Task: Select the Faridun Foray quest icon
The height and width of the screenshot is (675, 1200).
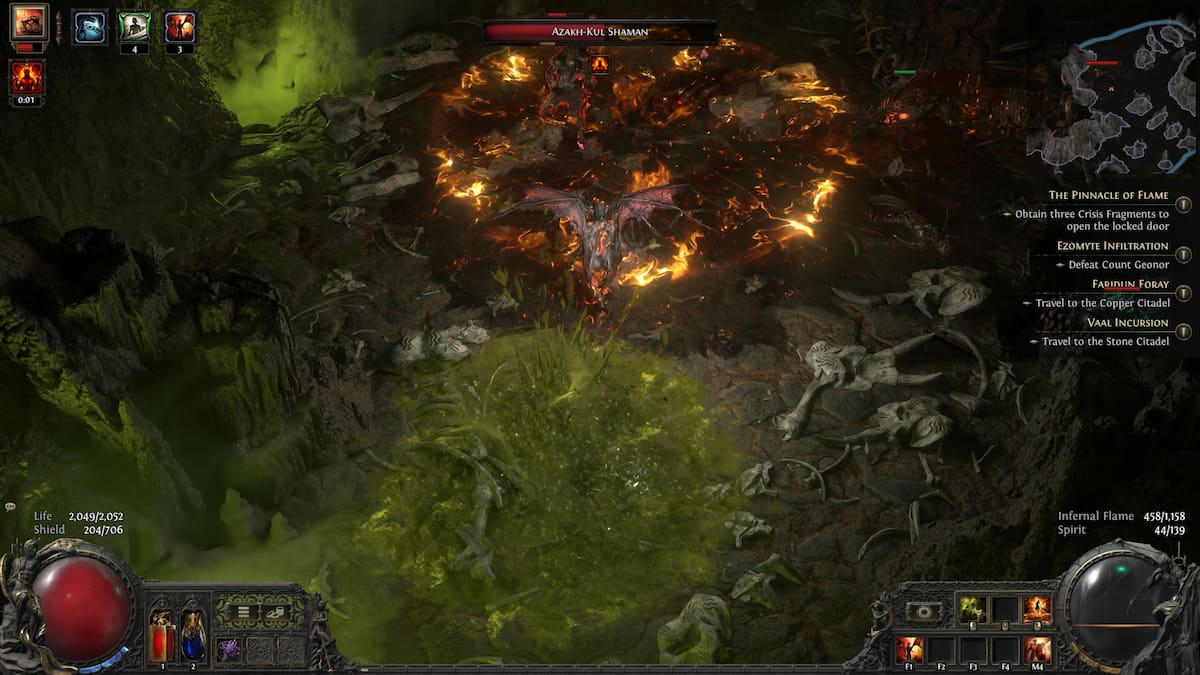Action: click(1183, 293)
